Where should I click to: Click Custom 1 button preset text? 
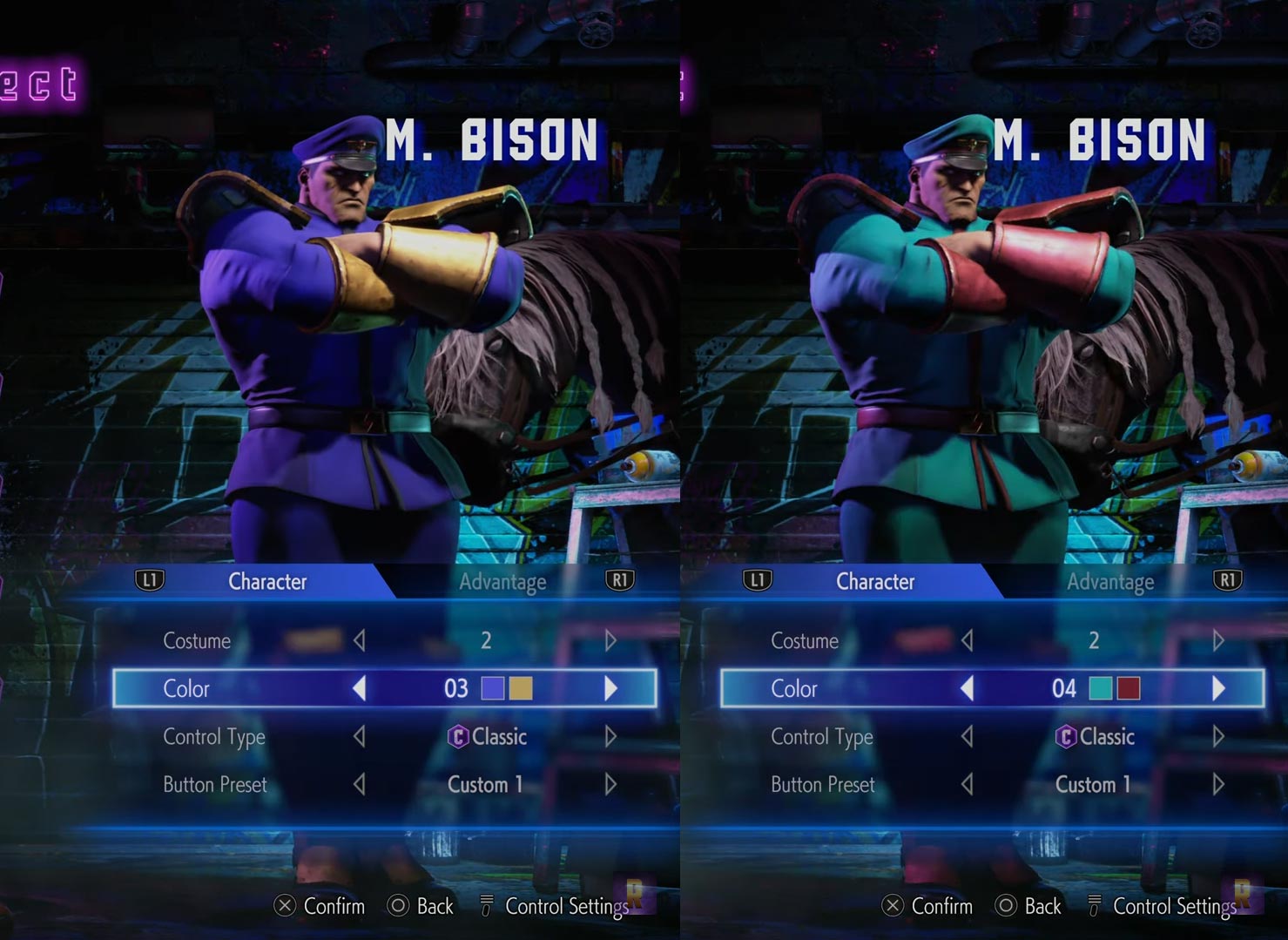[x=485, y=784]
